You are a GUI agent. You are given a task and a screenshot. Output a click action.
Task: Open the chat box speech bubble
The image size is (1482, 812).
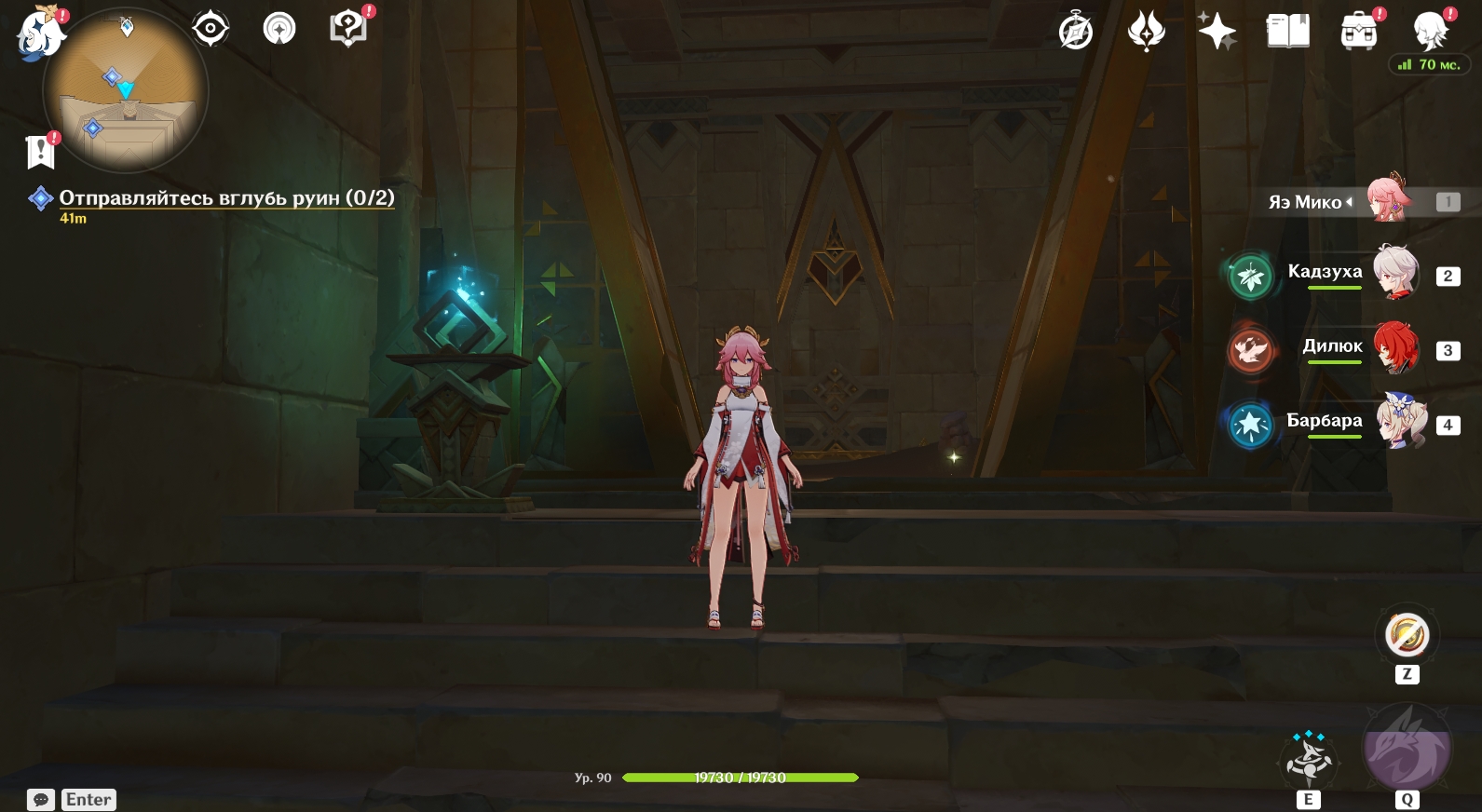pyautogui.click(x=41, y=800)
